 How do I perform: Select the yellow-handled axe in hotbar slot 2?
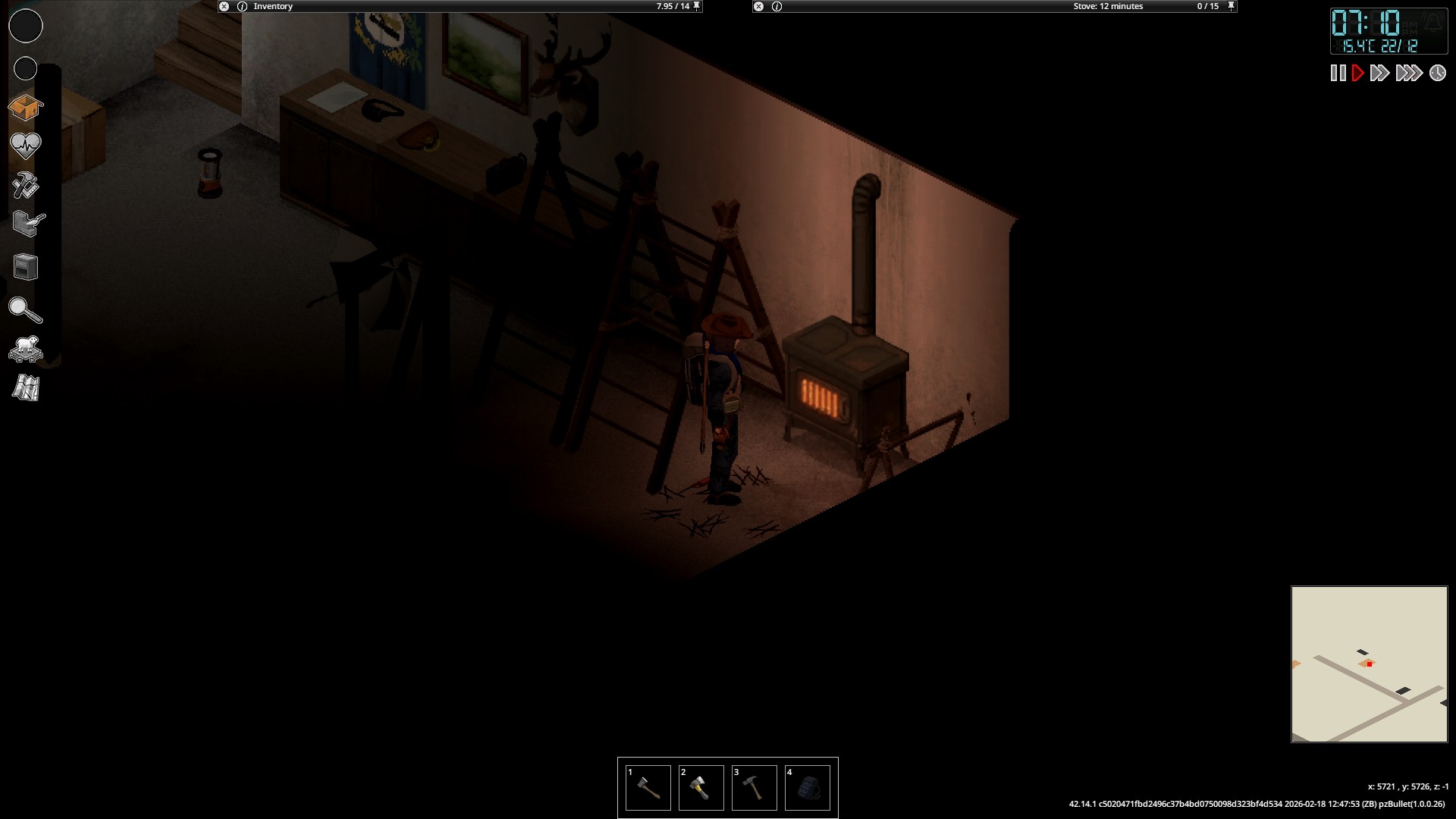[701, 788]
